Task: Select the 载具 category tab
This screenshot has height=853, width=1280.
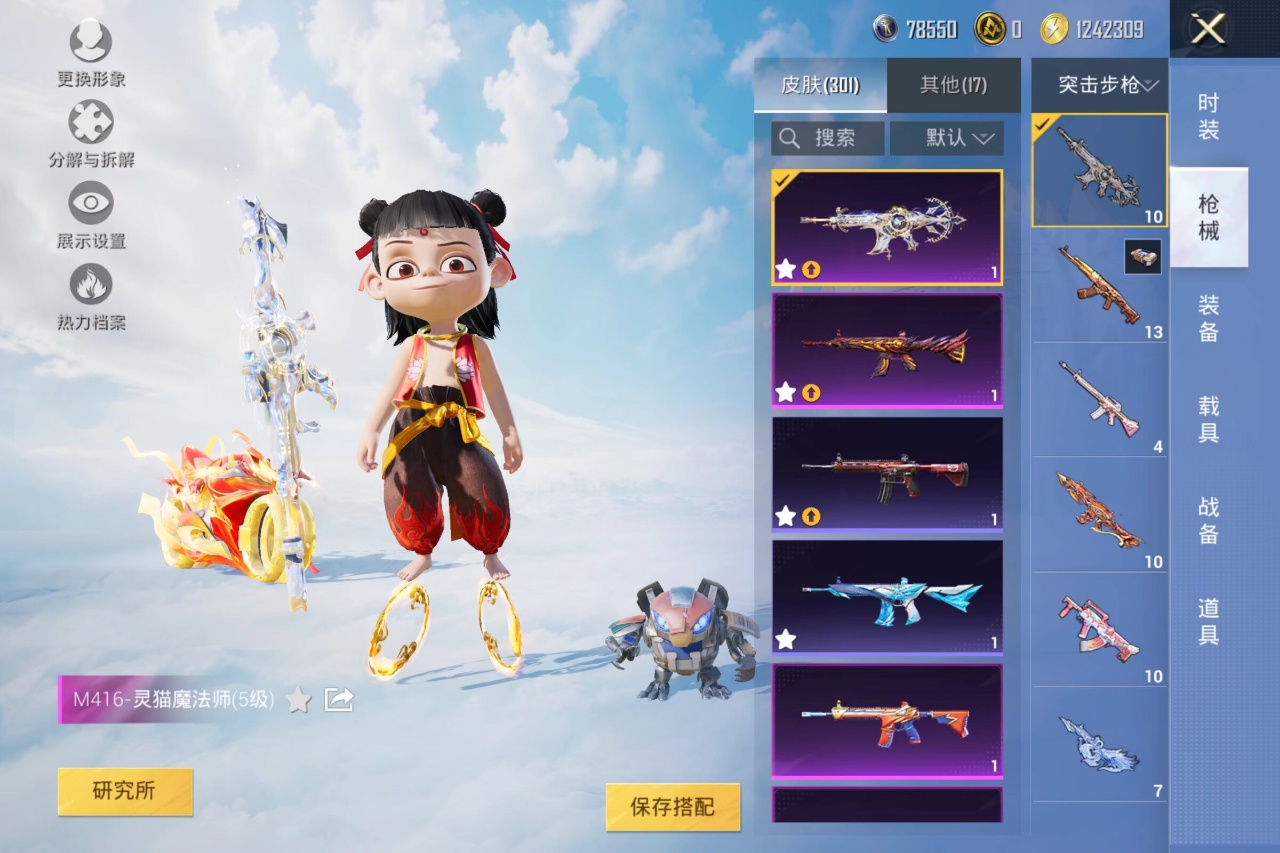Action: tap(1208, 419)
